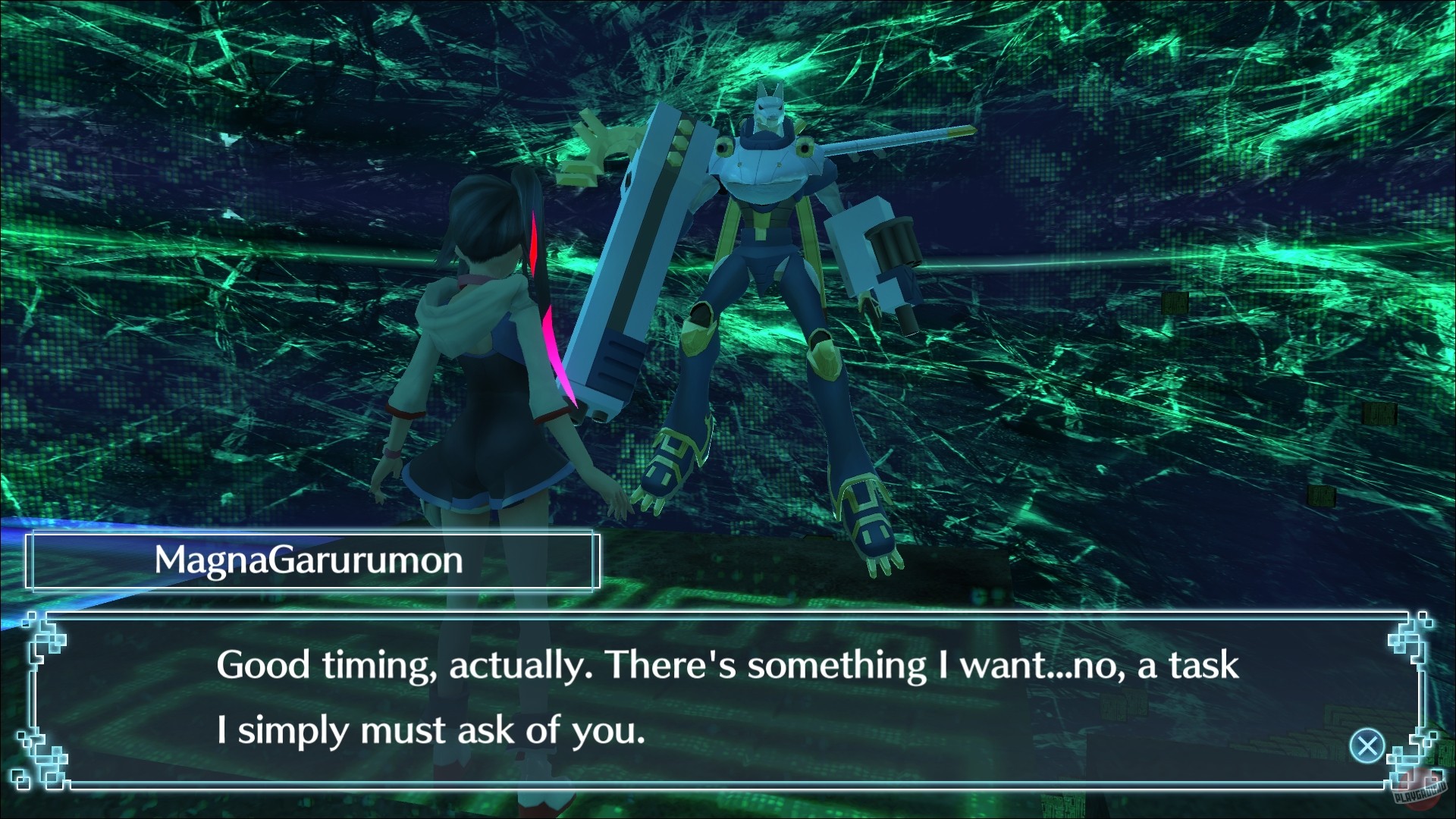Select the Playground watermark logo

[x=1420, y=792]
